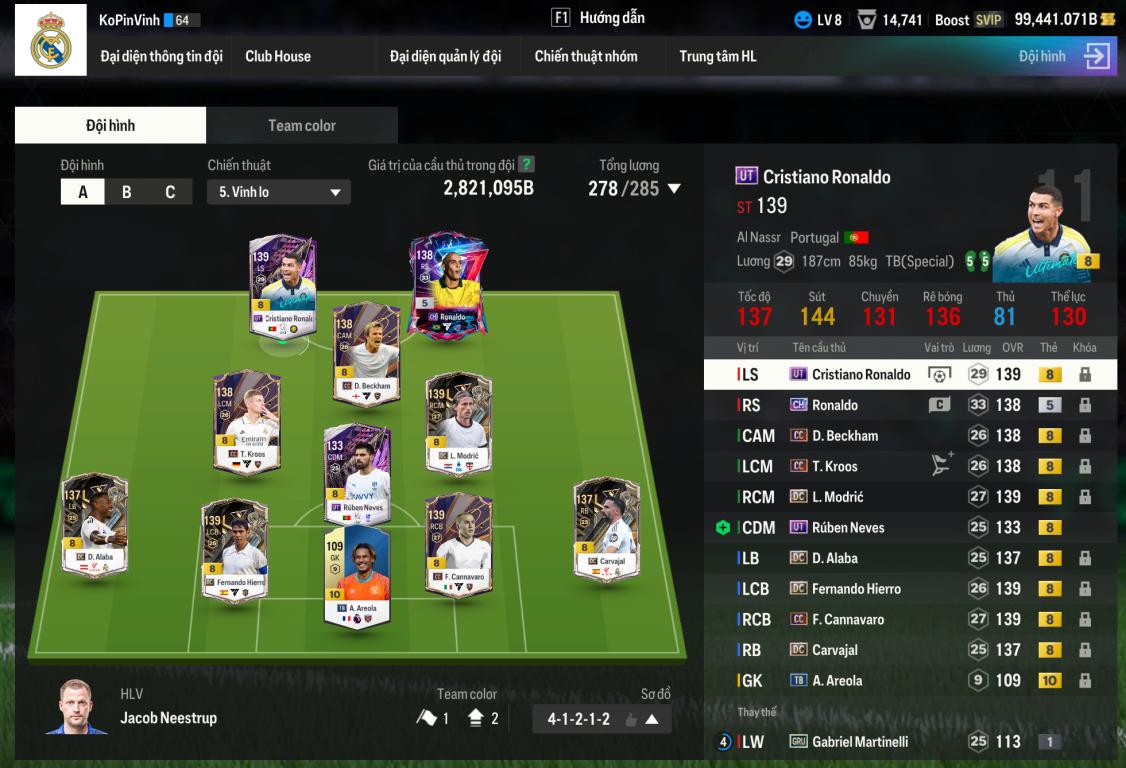Open the Club House menu

coord(278,56)
